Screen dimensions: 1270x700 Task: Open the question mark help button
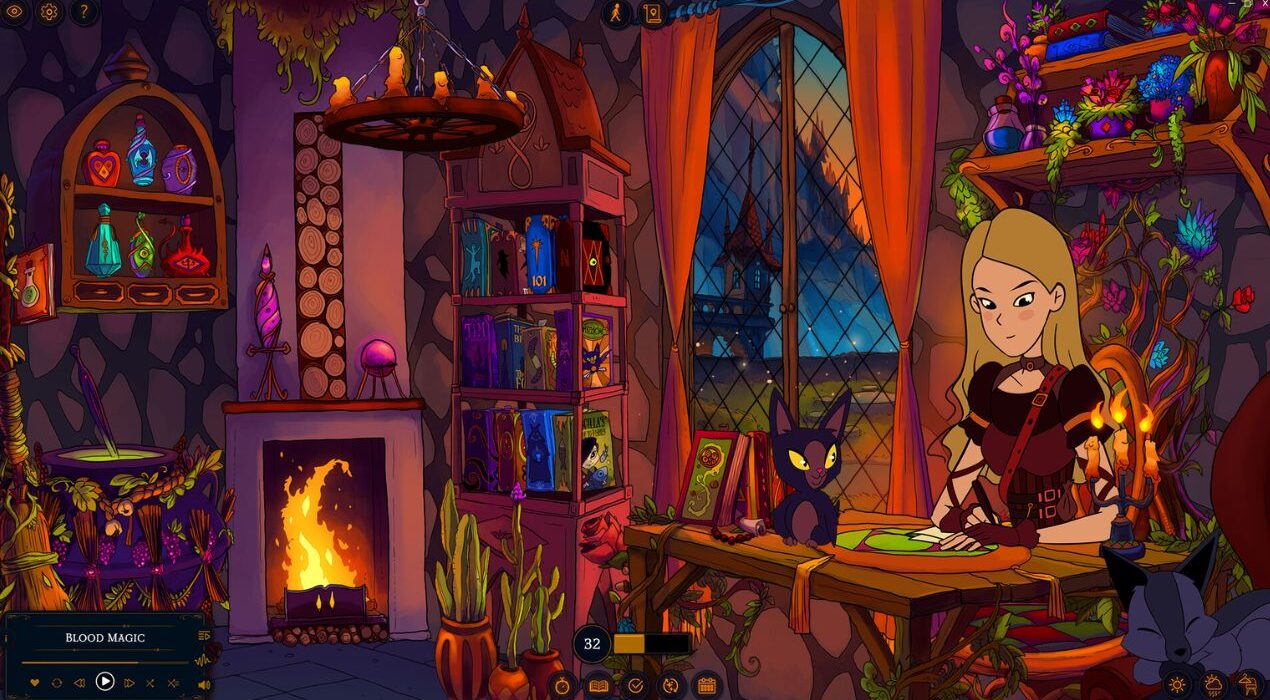tap(85, 12)
